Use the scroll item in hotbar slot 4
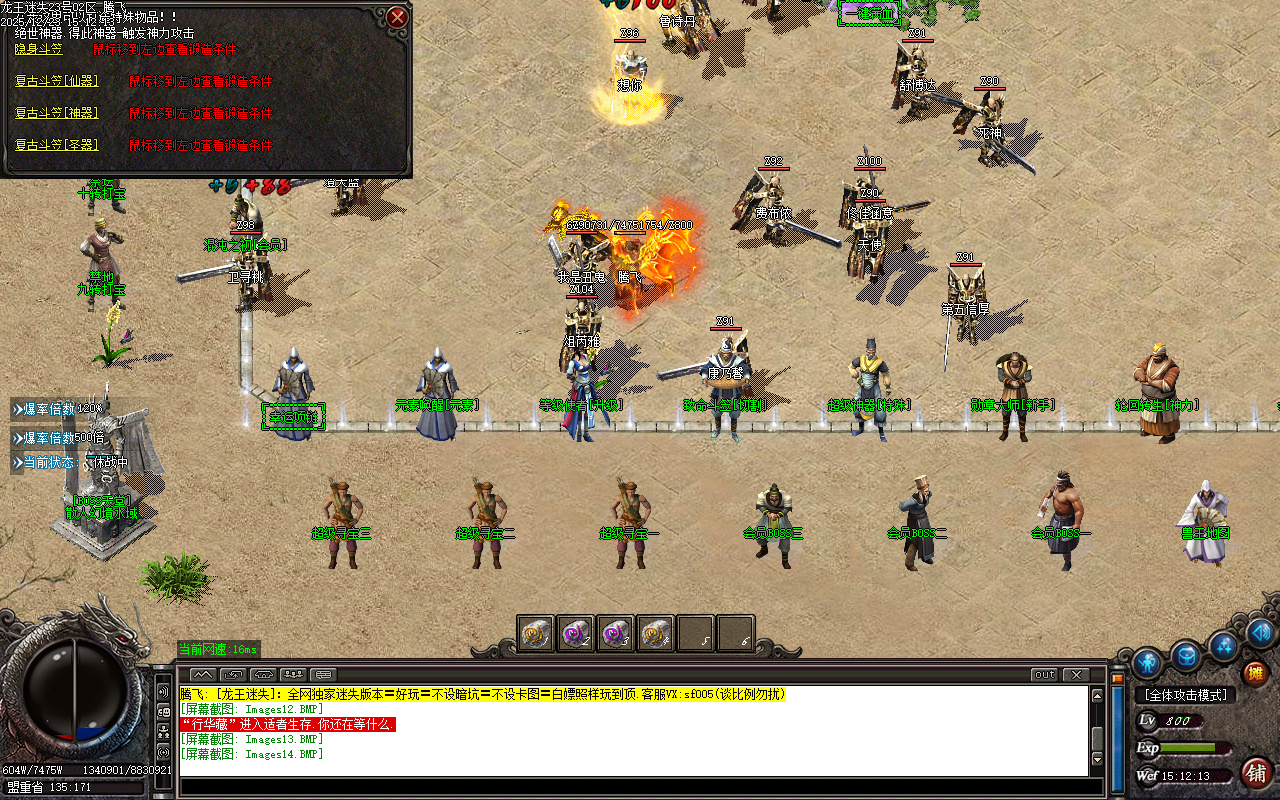This screenshot has height=800, width=1280. (656, 633)
